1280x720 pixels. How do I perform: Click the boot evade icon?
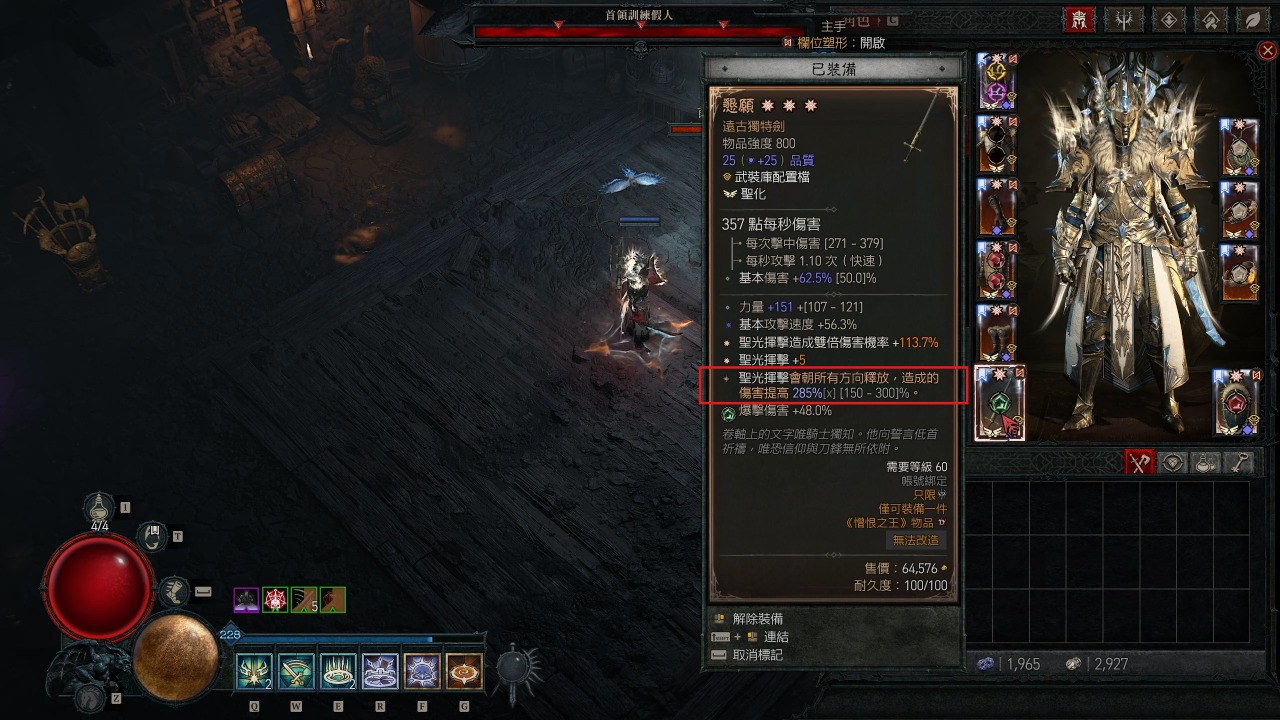[x=173, y=592]
